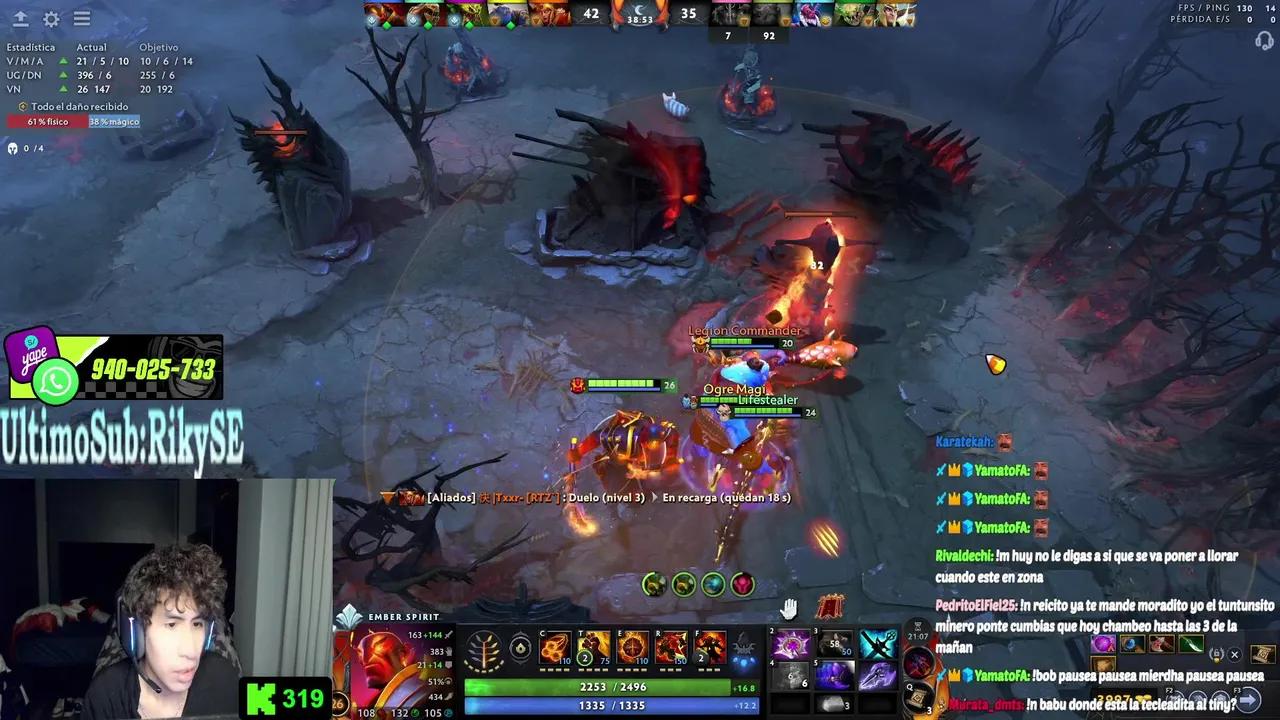This screenshot has width=1280, height=720.
Task: Open the hamburger menu at top left
Action: (82, 19)
